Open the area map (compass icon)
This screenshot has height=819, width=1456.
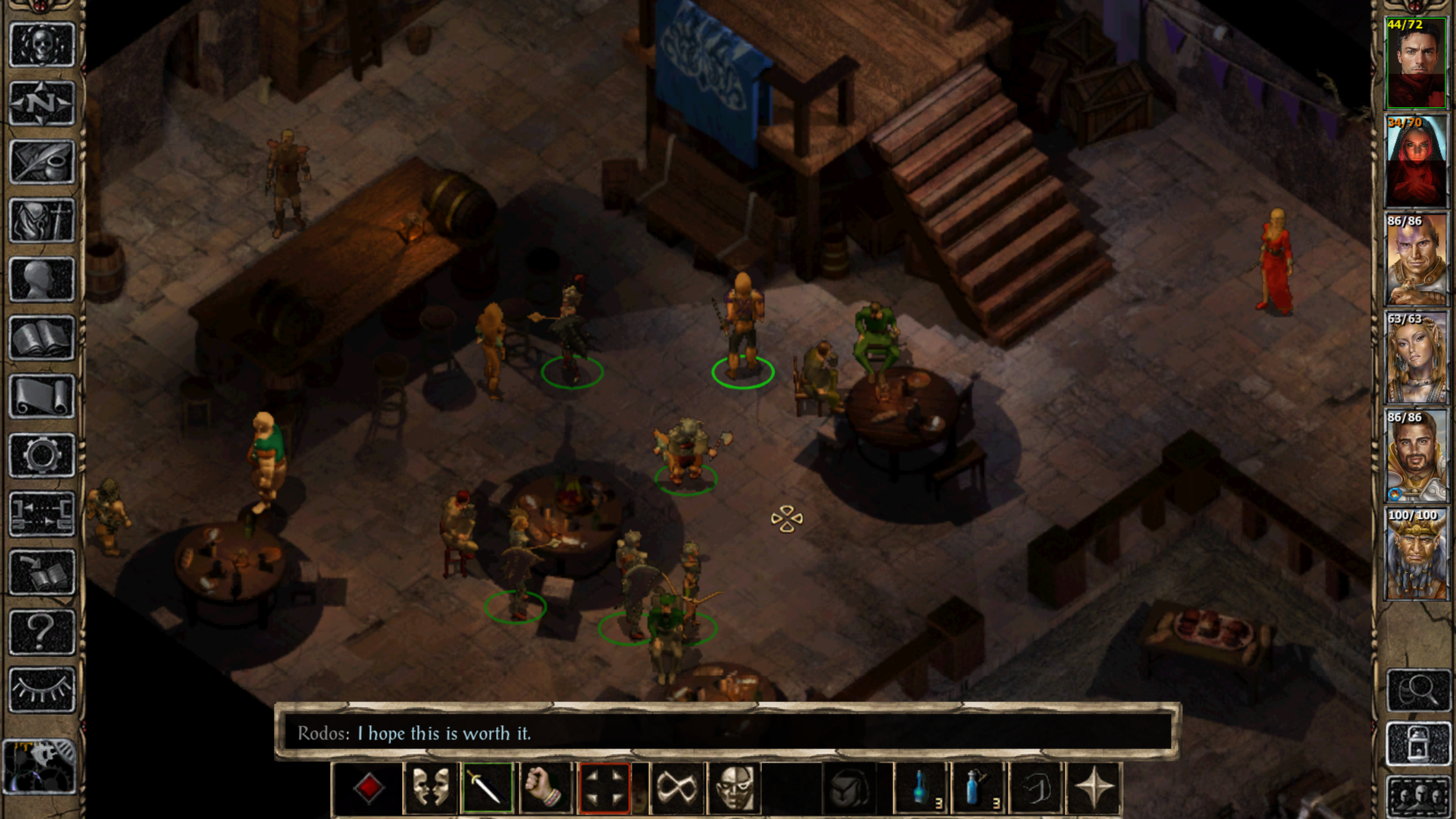pyautogui.click(x=42, y=101)
